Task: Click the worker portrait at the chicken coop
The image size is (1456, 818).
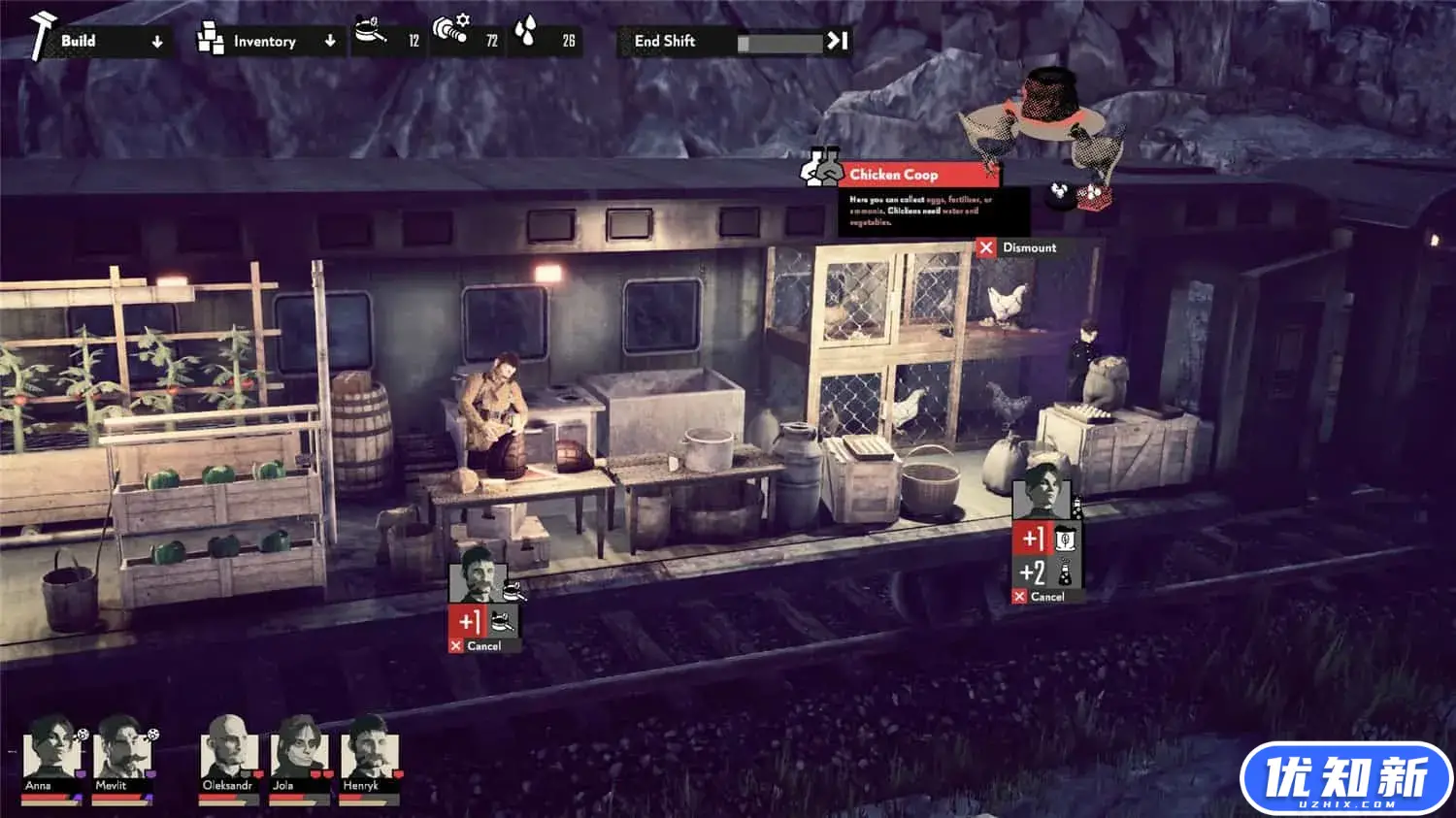Action: coord(1041,493)
